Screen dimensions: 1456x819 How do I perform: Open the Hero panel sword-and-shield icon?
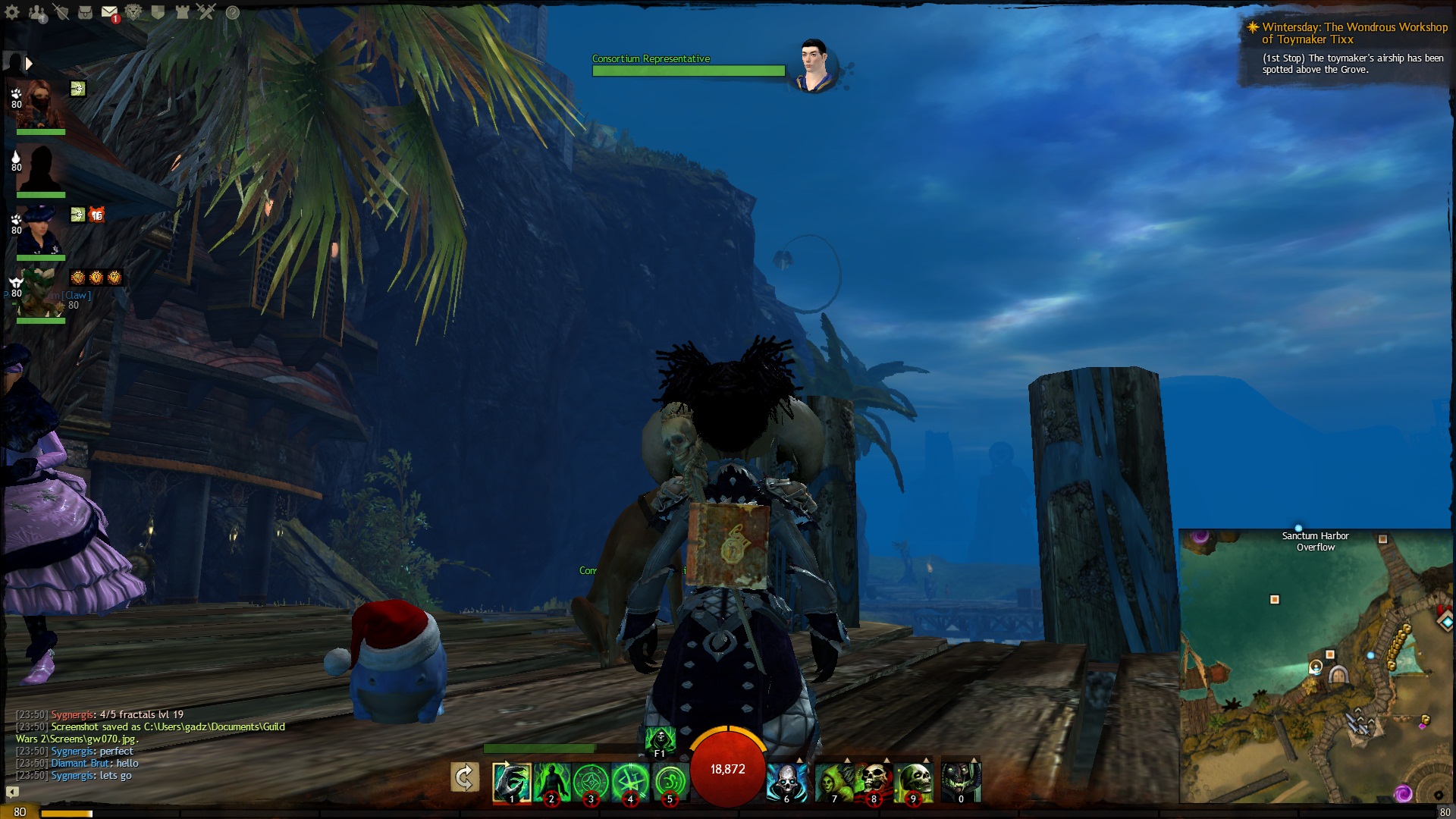tap(61, 12)
